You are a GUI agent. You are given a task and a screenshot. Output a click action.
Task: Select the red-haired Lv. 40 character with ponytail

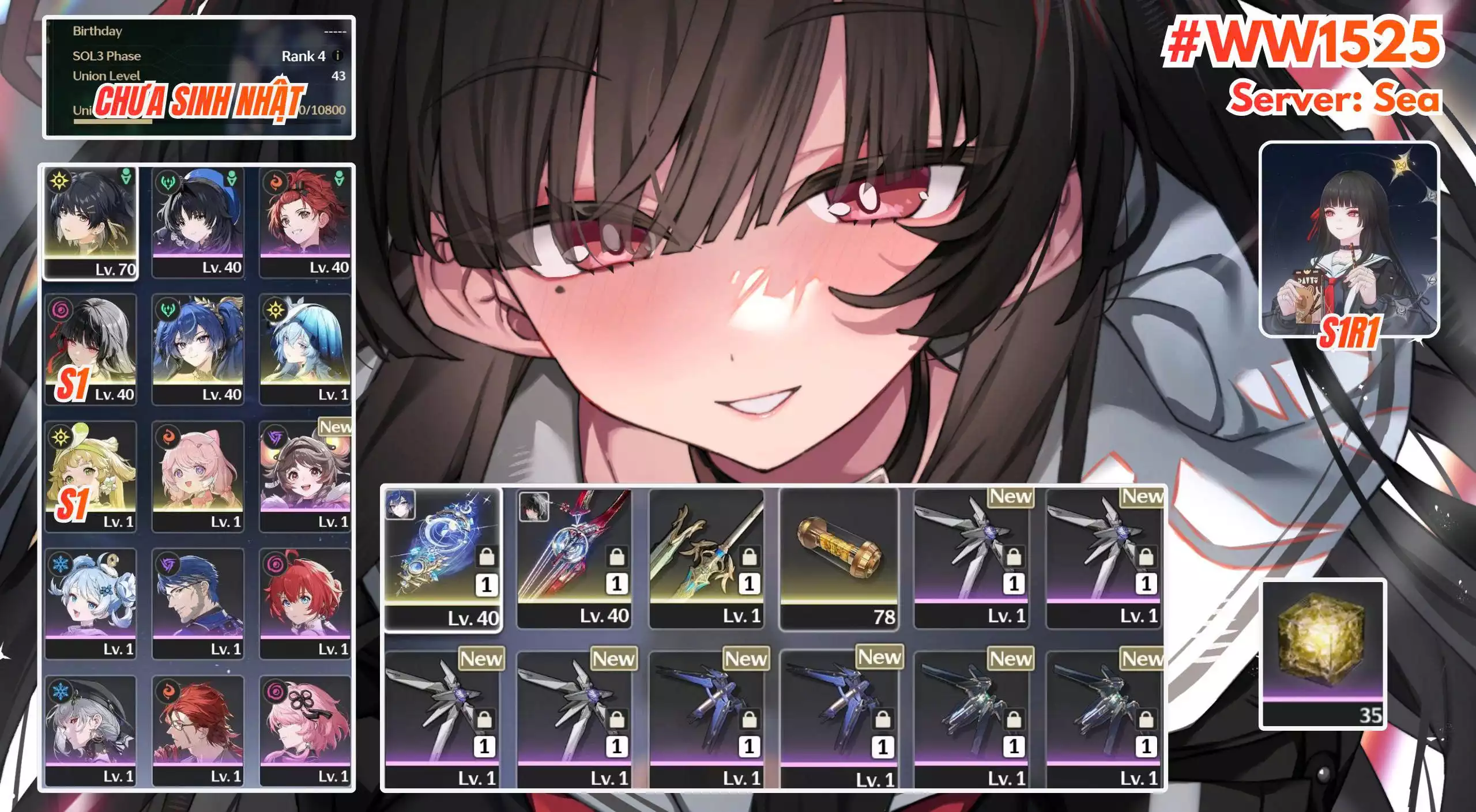coord(305,223)
